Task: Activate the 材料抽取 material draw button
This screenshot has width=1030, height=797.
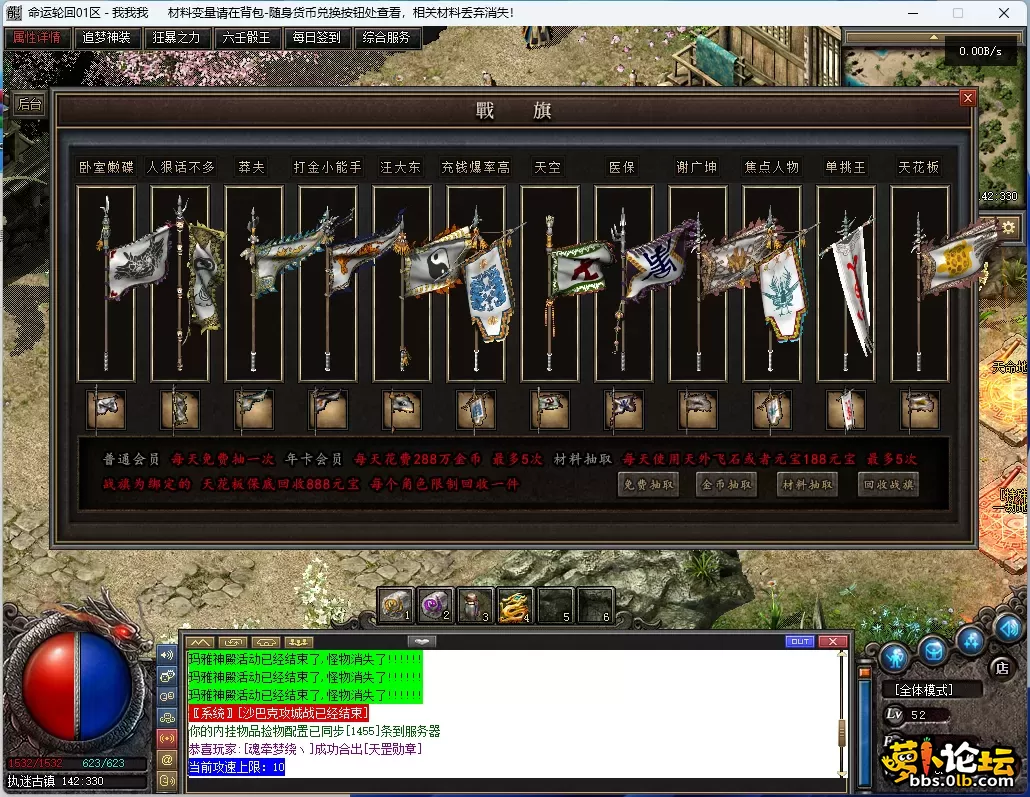Action: click(x=807, y=485)
